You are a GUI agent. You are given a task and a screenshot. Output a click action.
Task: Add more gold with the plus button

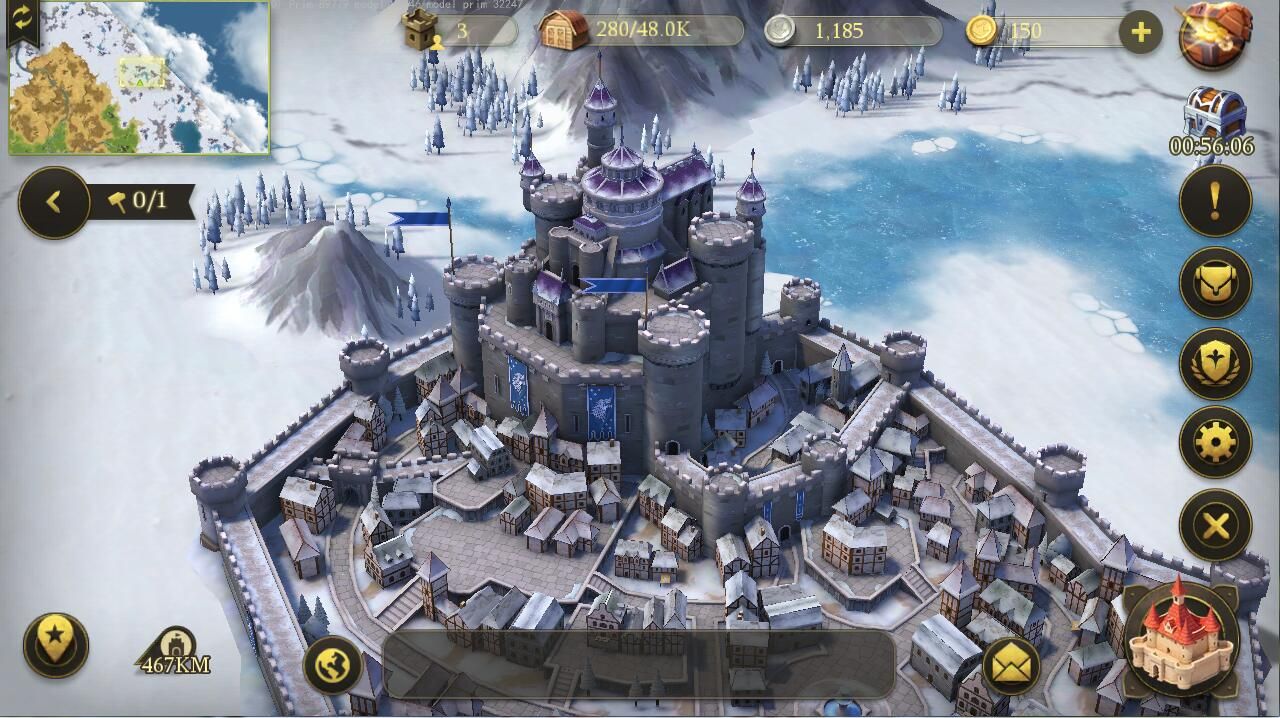point(1140,32)
